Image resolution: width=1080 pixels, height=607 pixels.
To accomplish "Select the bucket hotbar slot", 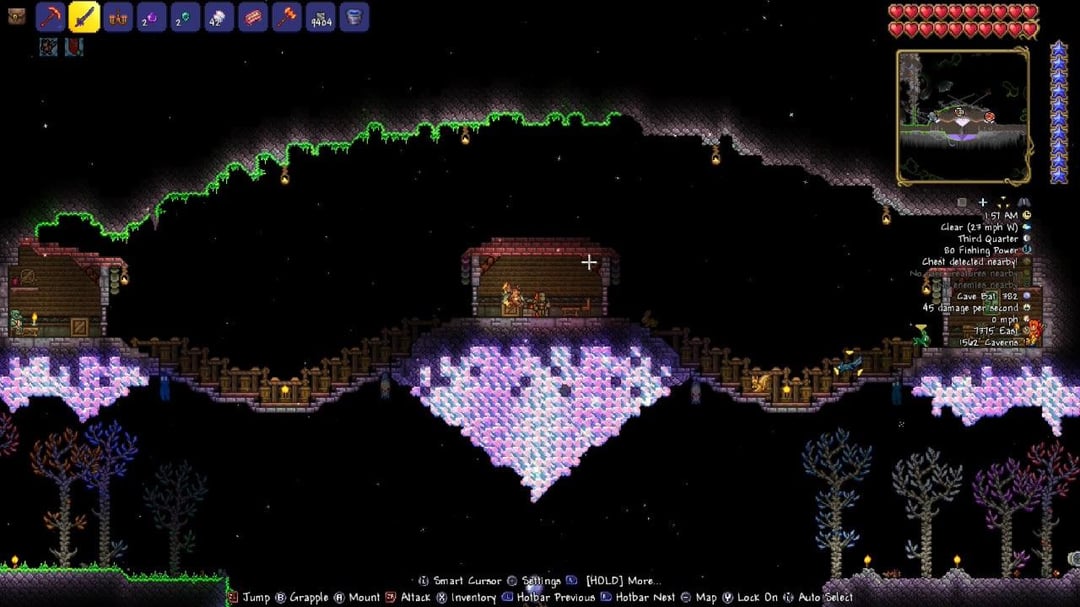I will 355,17.
